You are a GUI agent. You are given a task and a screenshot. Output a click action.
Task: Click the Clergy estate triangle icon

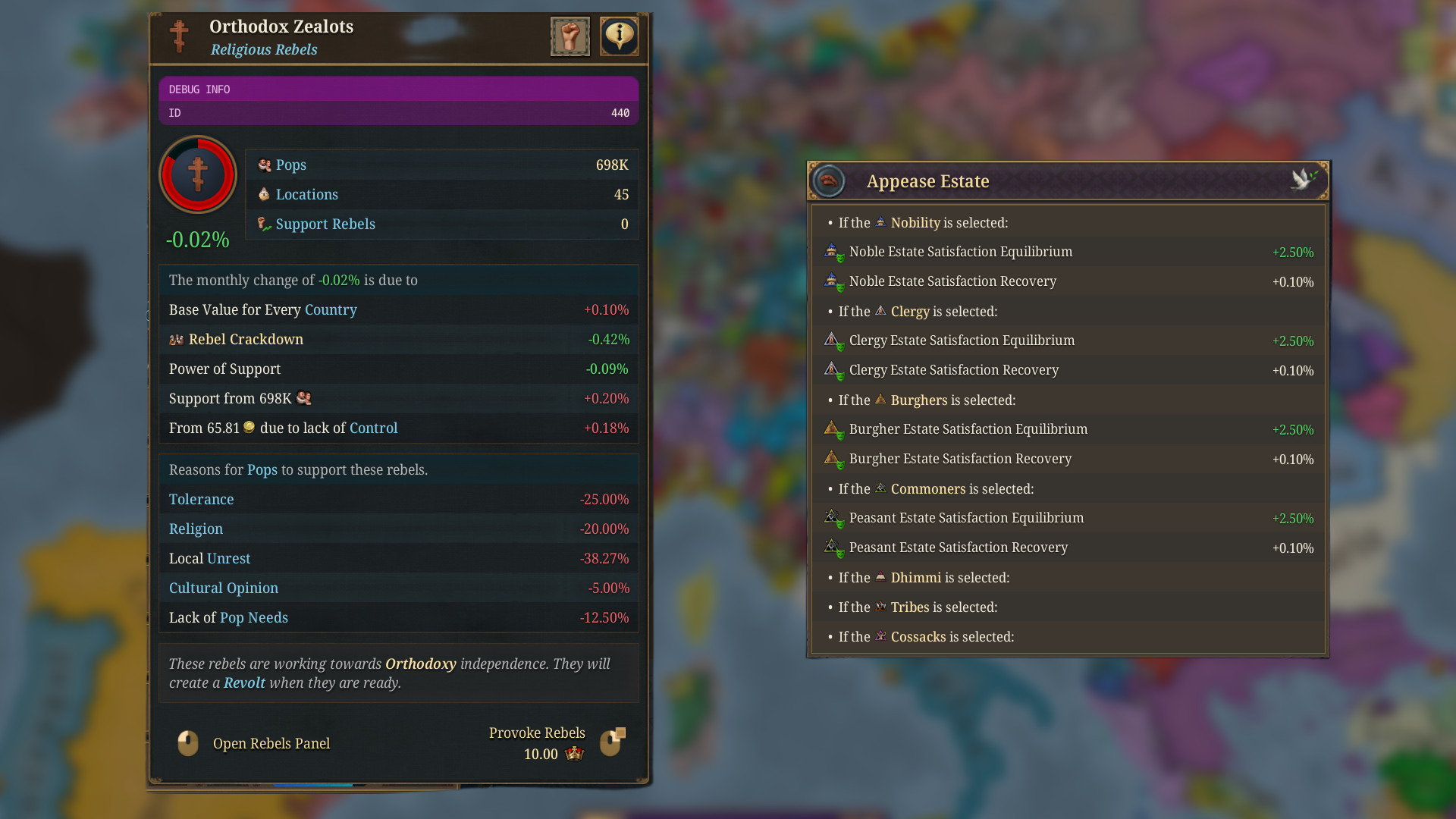[x=880, y=311]
